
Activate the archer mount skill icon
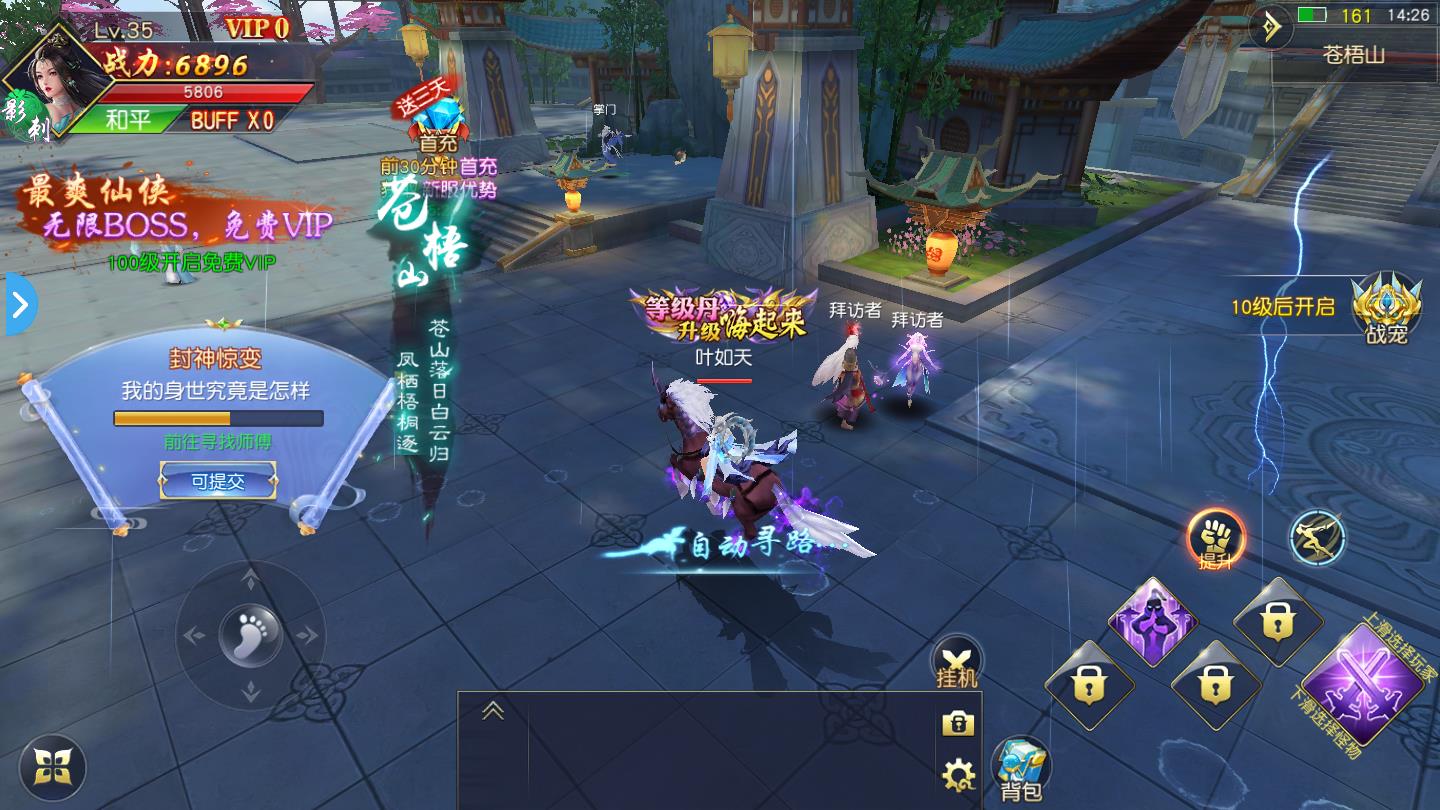(1316, 538)
